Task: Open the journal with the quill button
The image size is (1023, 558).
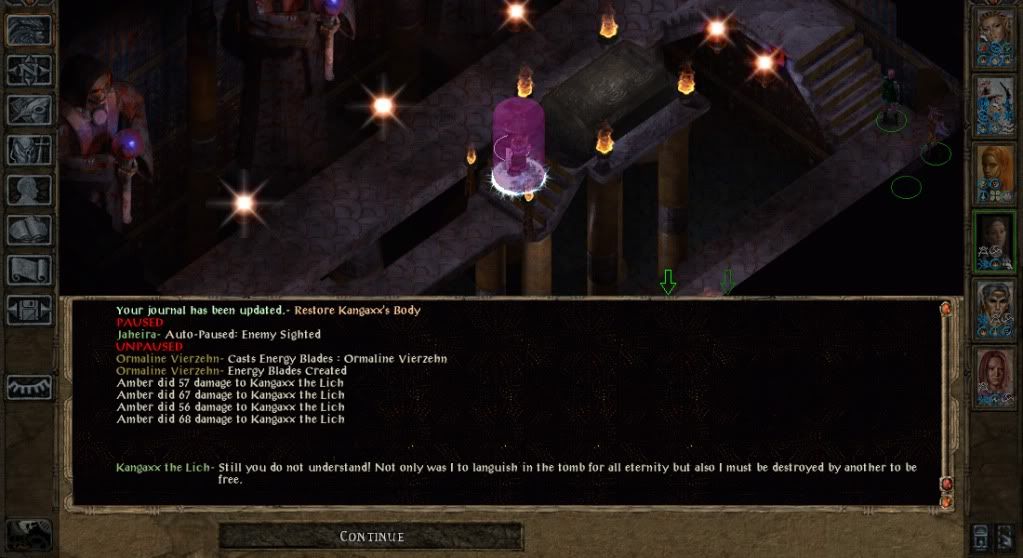Action: coord(29,110)
